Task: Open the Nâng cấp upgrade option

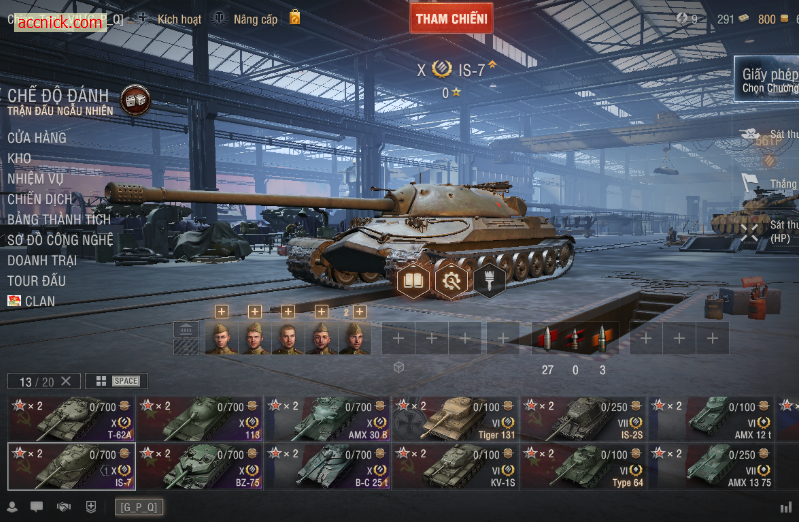Action: coord(255,19)
